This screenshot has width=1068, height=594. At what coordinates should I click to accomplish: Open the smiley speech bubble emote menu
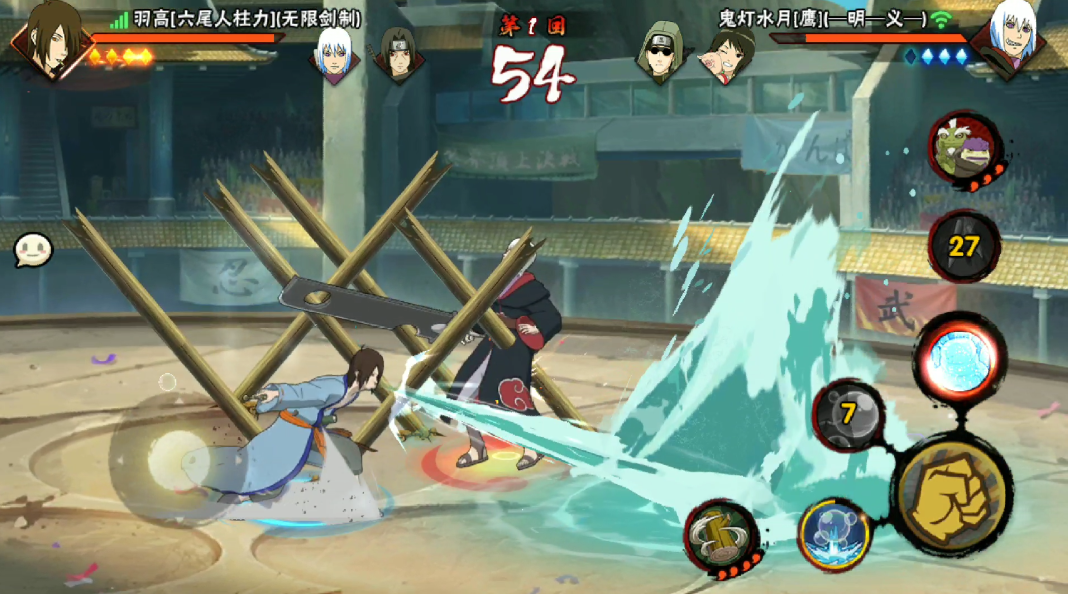(32, 250)
